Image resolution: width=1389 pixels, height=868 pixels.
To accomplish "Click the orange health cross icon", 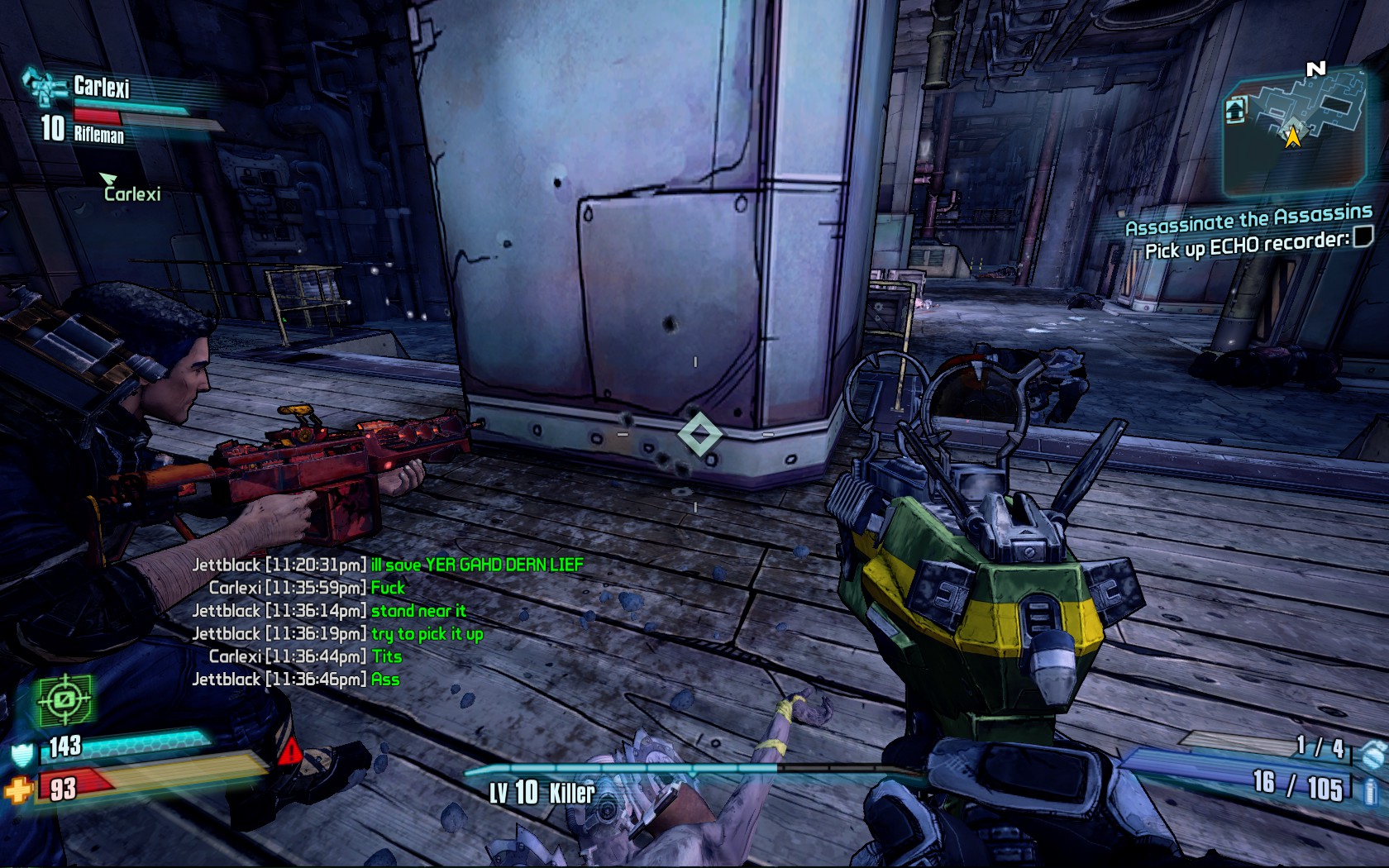I will 17,791.
